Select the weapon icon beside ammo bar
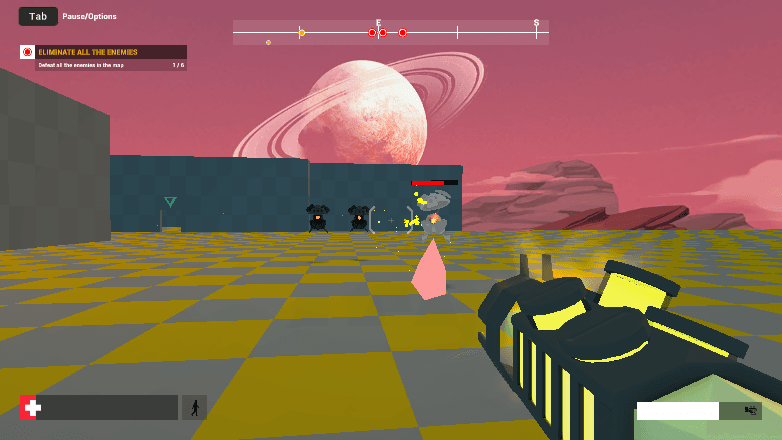This screenshot has height=440, width=782. pyautogui.click(x=751, y=410)
